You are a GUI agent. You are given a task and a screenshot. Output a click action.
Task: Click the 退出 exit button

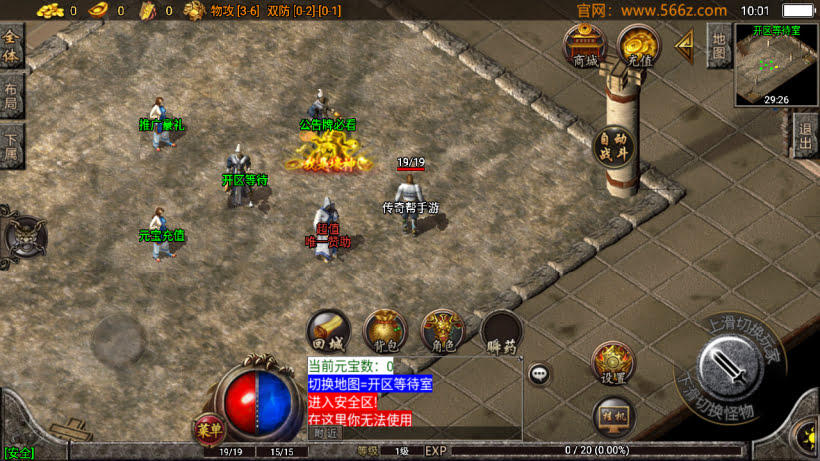point(805,136)
